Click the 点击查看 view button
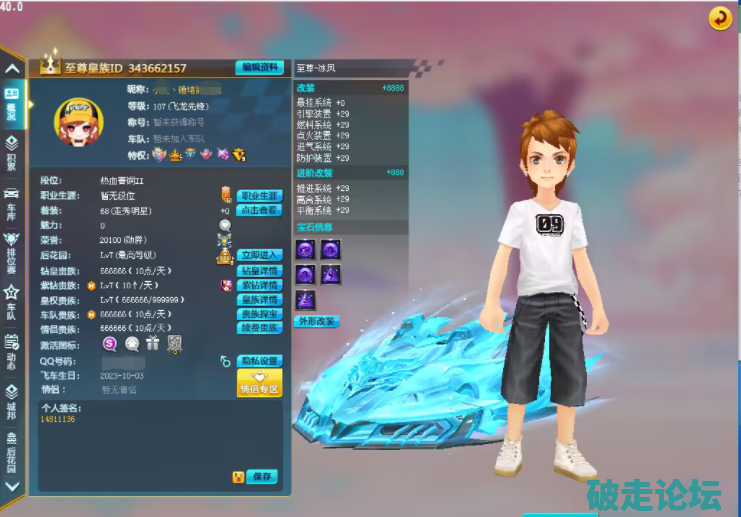Image resolution: width=741 pixels, height=517 pixels. click(x=259, y=210)
